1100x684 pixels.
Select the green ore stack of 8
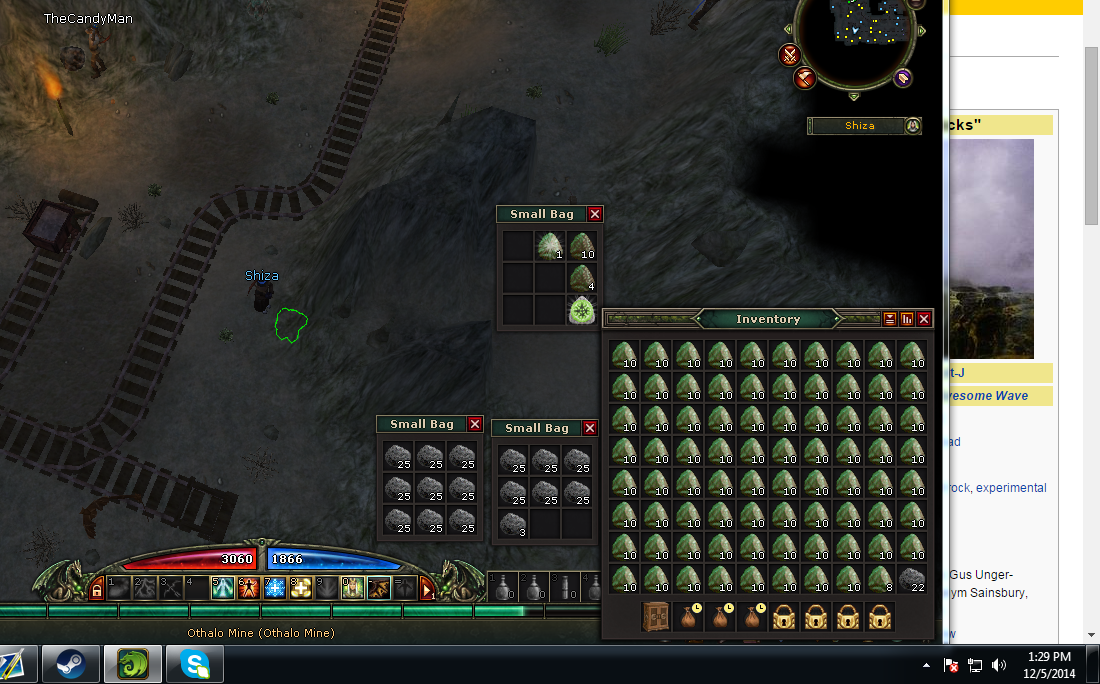880,579
